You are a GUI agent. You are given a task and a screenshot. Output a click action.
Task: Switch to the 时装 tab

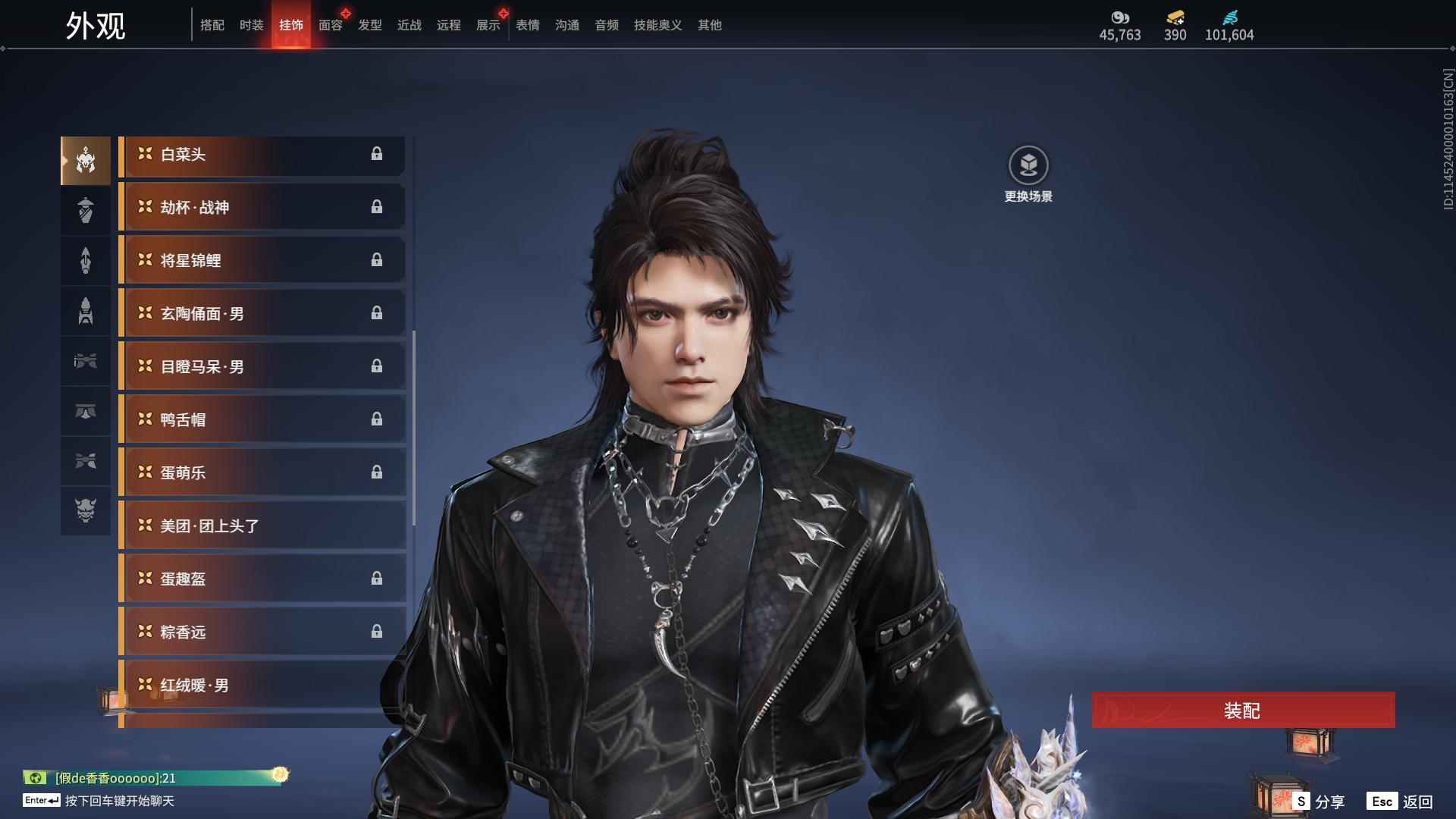coord(252,25)
